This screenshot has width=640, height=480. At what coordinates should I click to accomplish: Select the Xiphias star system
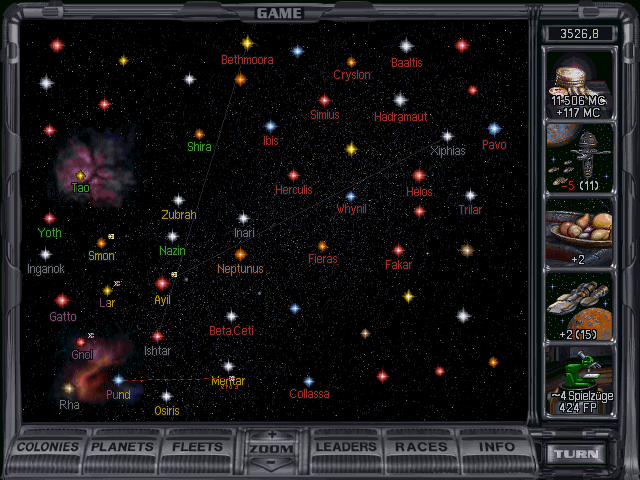click(447, 136)
